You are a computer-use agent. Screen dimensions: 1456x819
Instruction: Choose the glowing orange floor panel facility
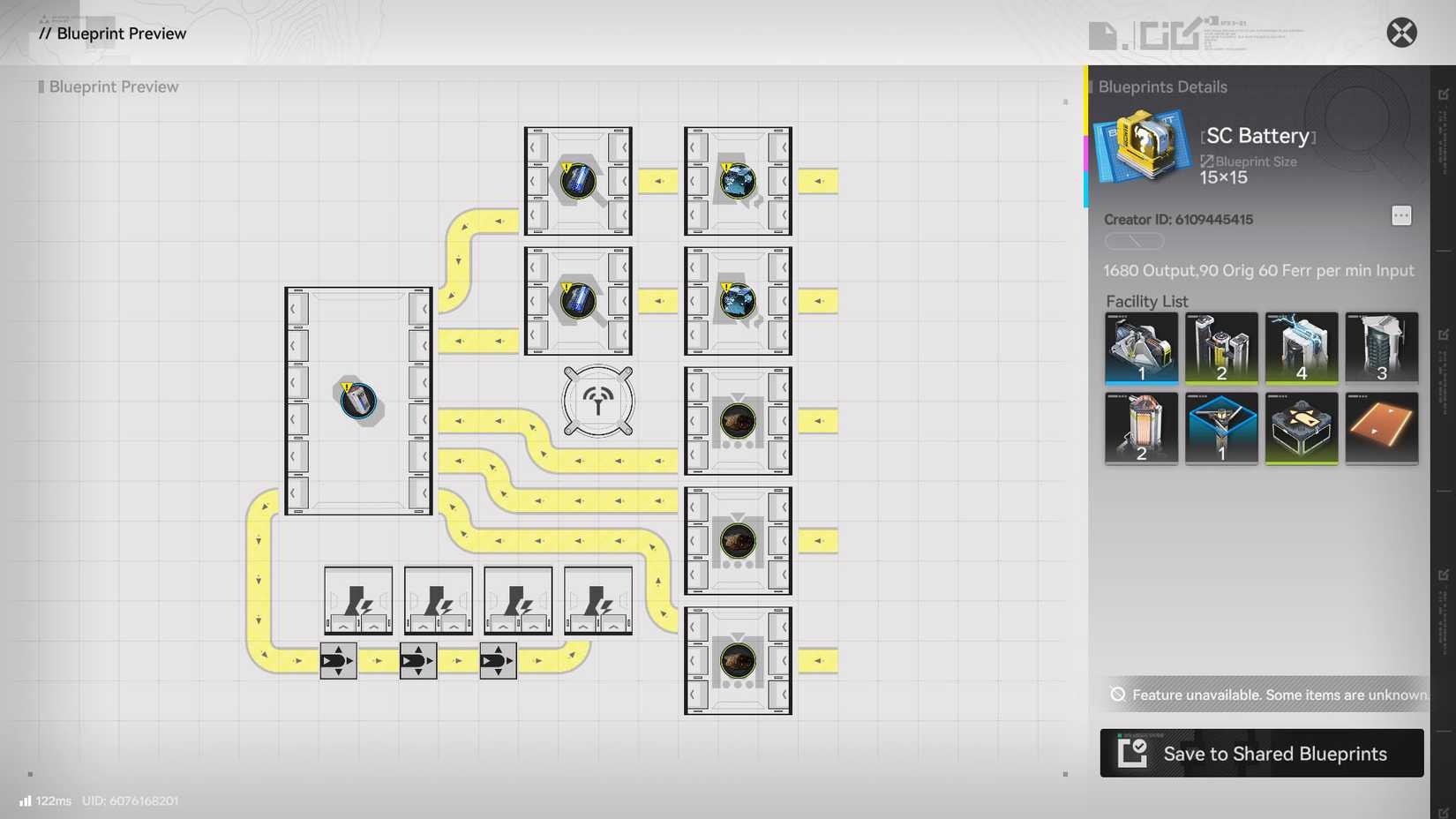[1382, 429]
